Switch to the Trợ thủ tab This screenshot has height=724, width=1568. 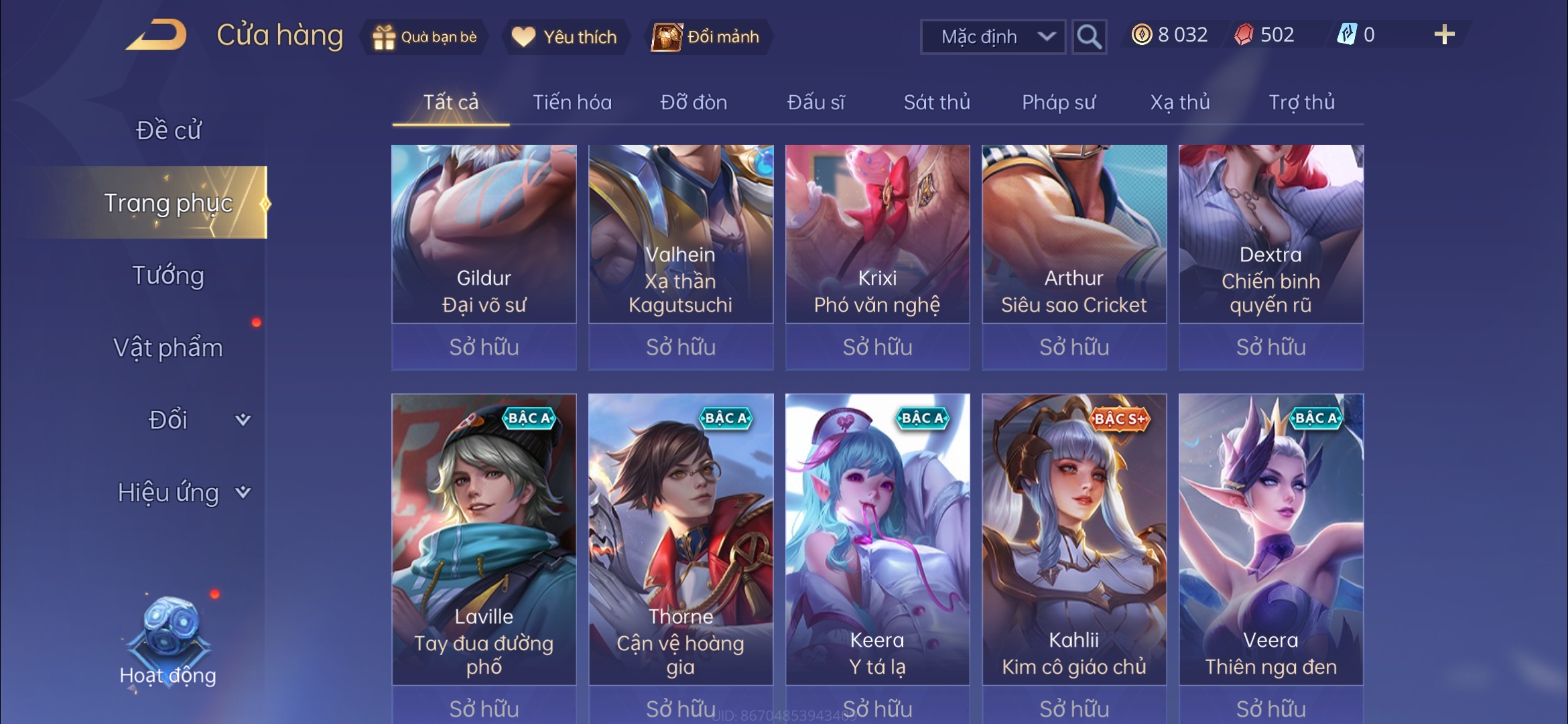[1301, 103]
